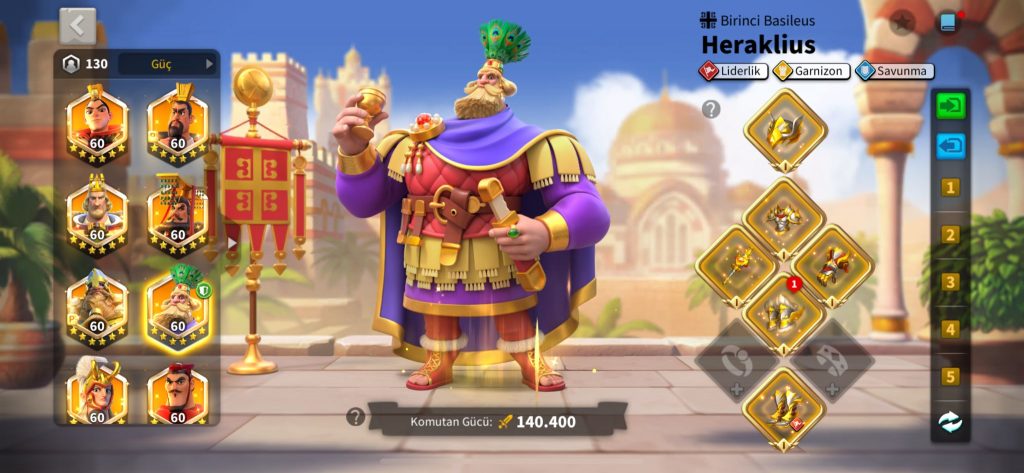1024x473 pixels.
Task: Select the golden scepter weapon slot
Action: pyautogui.click(x=737, y=264)
